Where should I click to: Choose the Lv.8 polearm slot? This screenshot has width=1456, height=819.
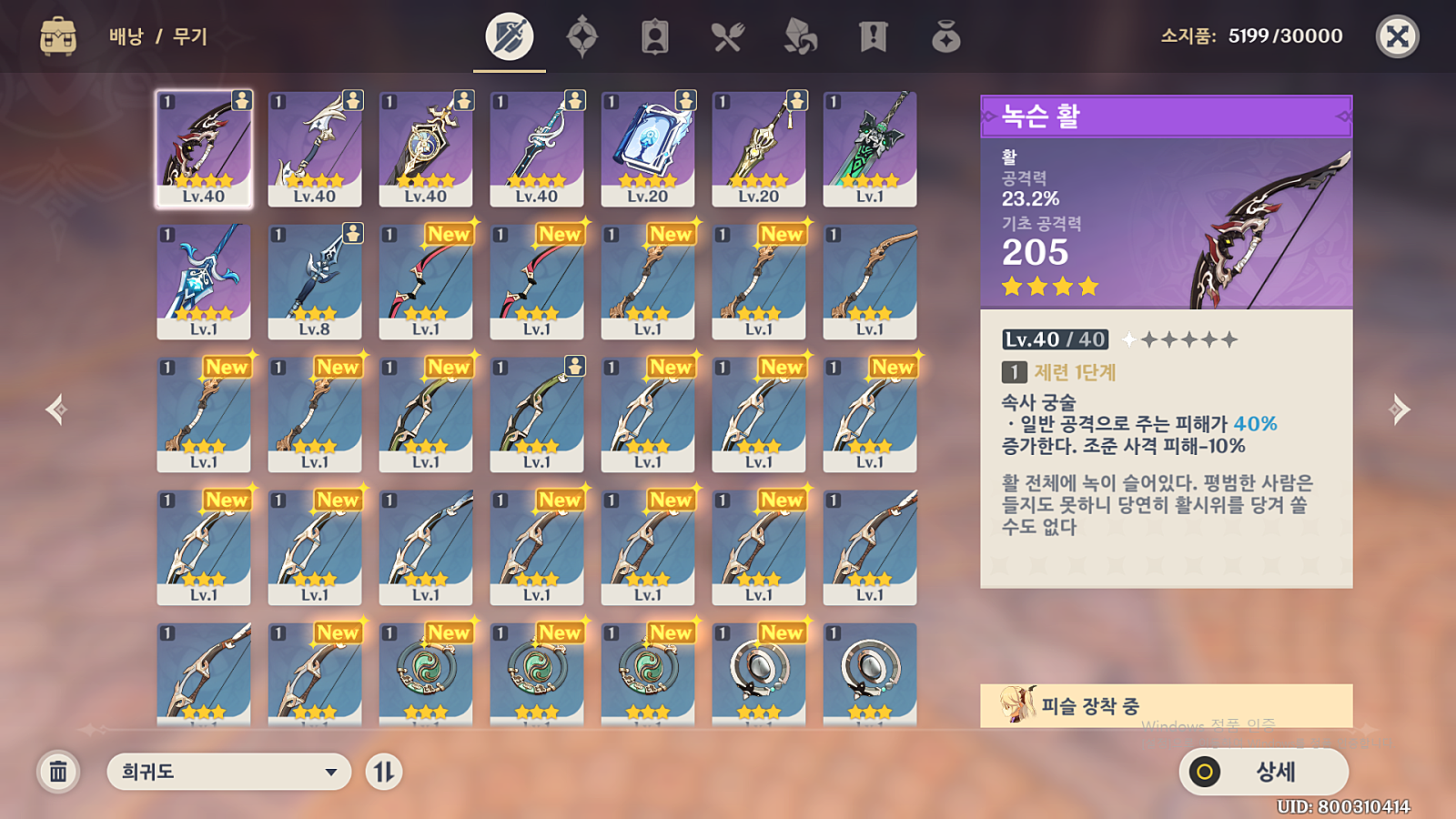point(315,281)
